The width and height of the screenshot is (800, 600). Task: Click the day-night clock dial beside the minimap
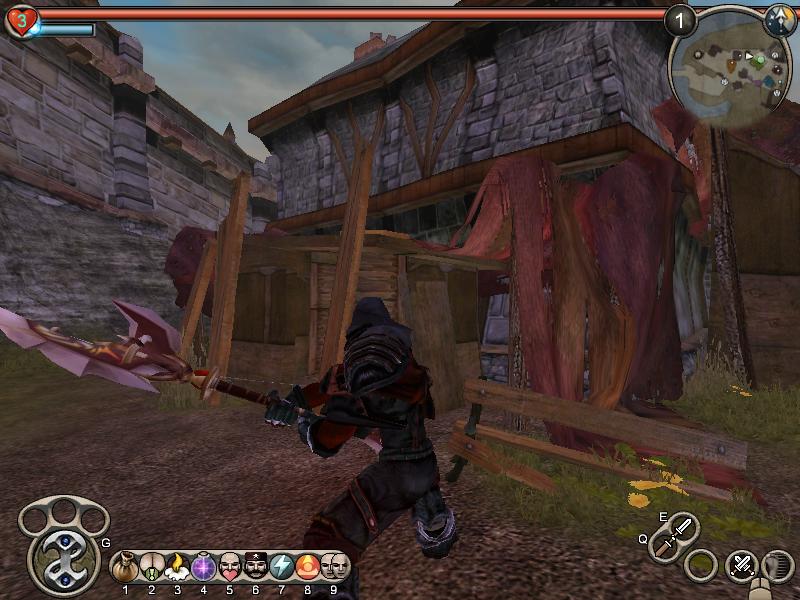tap(780, 19)
